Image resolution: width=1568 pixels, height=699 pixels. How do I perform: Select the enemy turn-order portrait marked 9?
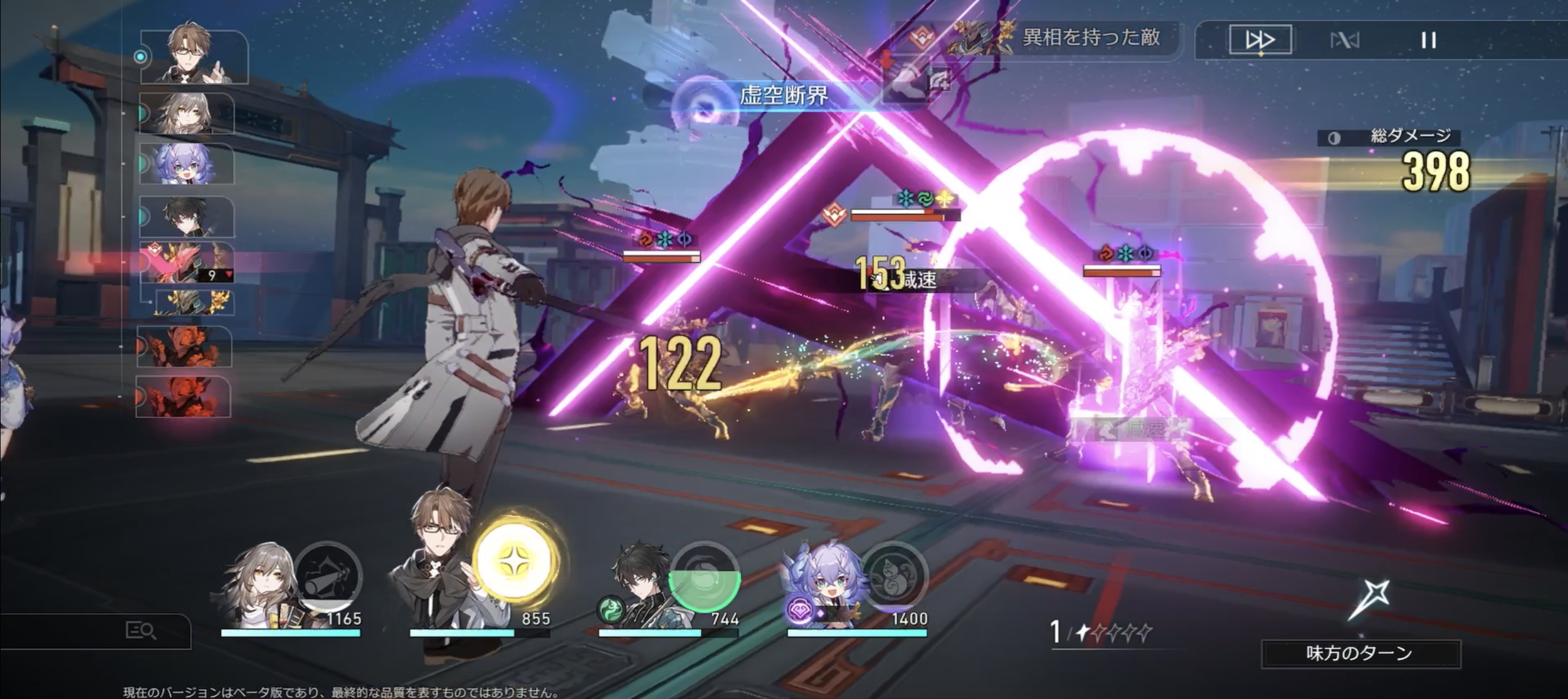click(186, 263)
